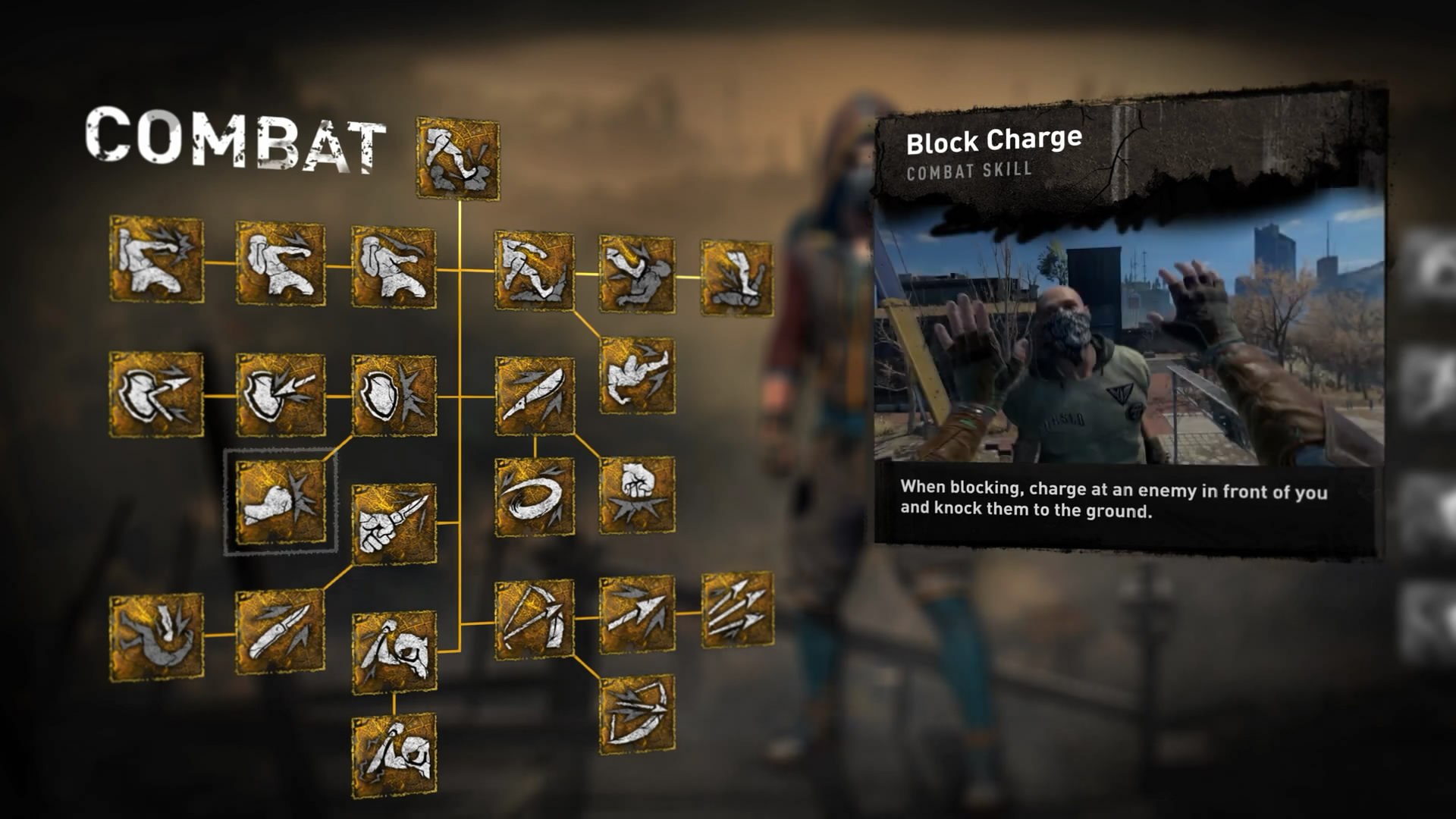Choose the triple arrows skill icon
The width and height of the screenshot is (1456, 819).
click(x=736, y=610)
